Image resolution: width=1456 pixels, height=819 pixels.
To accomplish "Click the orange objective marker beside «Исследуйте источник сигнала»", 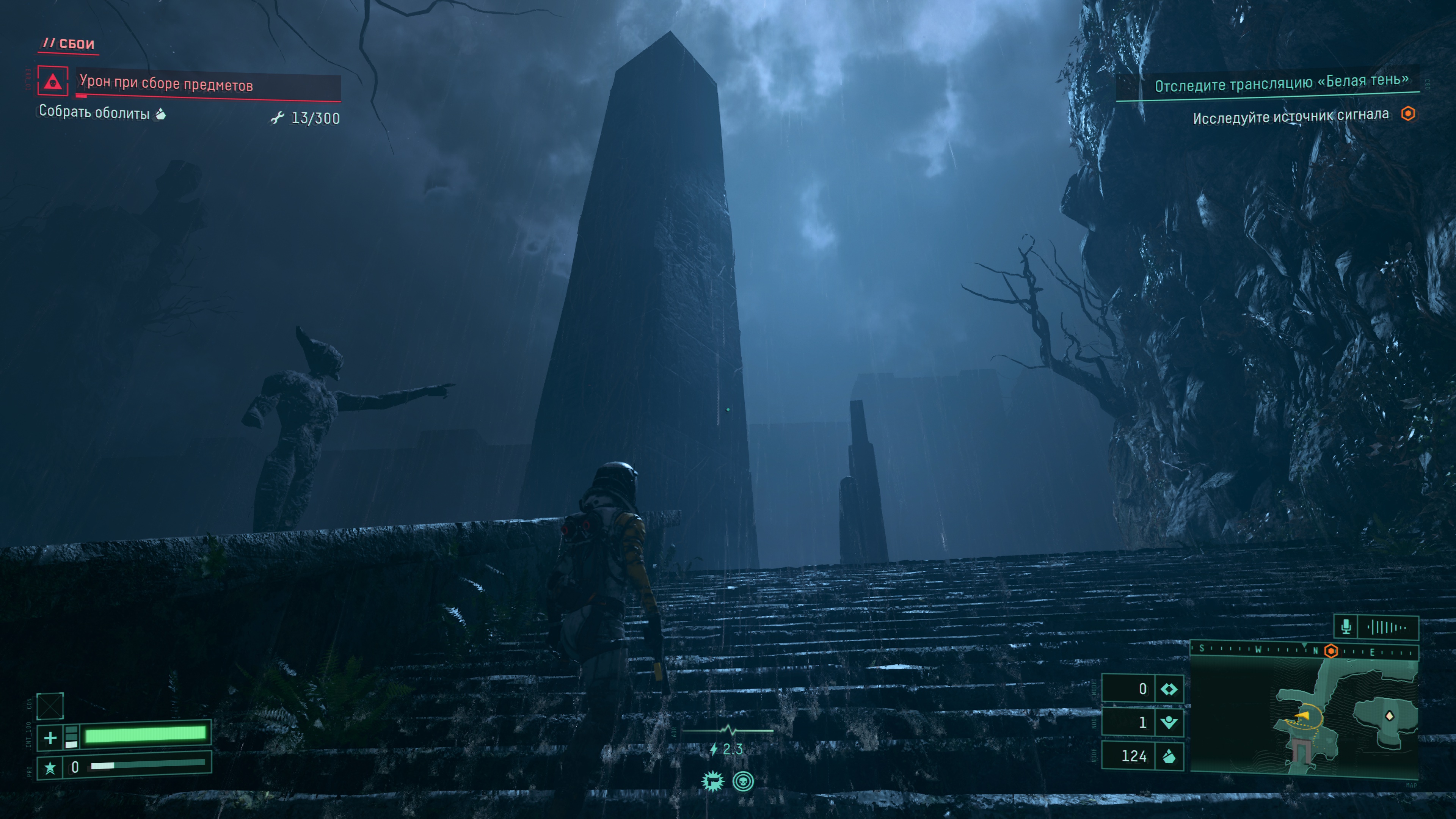I will 1408,114.
